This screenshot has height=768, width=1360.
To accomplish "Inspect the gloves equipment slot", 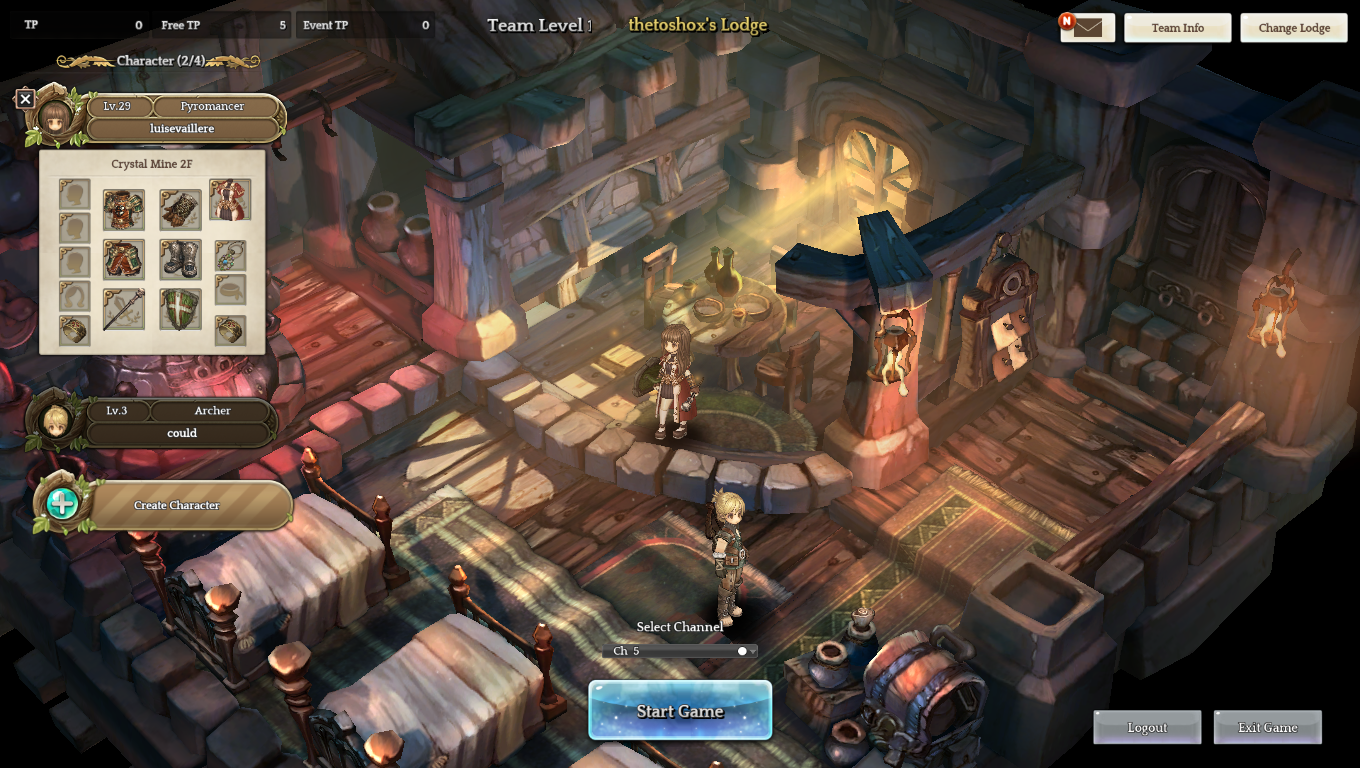I will [180, 210].
